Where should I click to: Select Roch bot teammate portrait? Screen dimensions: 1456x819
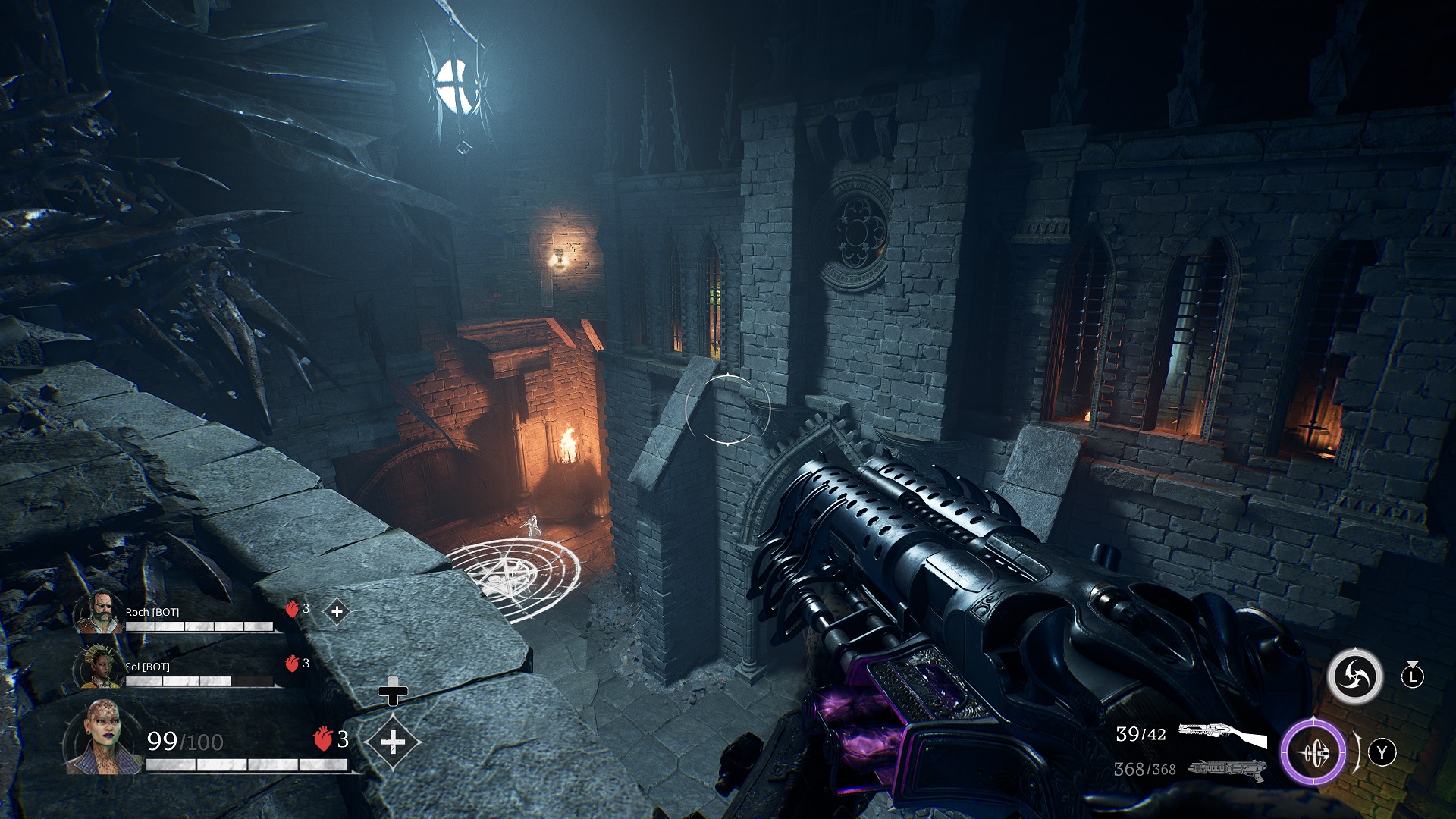(98, 613)
